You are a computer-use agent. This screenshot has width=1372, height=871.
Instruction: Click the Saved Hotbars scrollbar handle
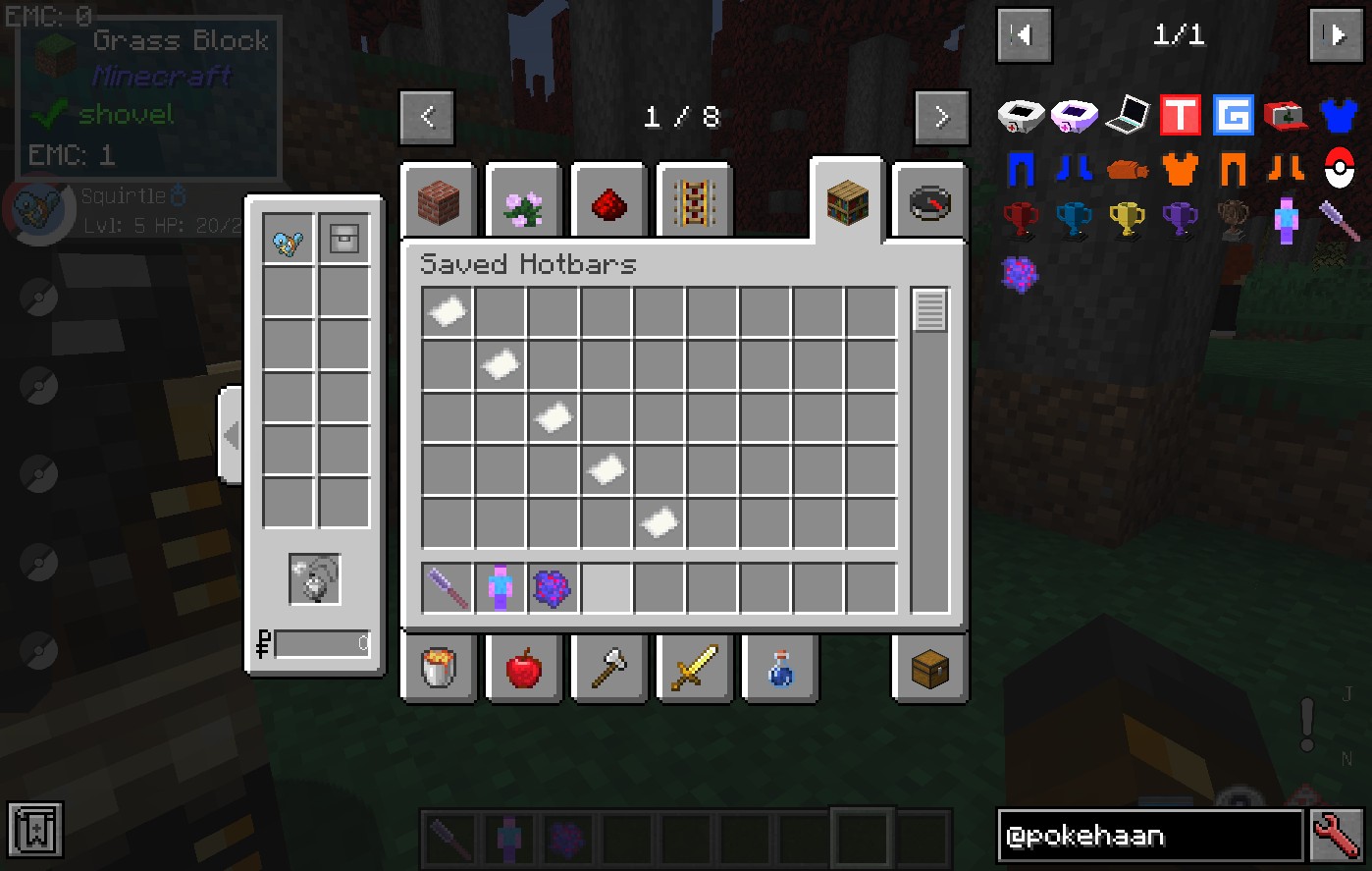tap(929, 310)
